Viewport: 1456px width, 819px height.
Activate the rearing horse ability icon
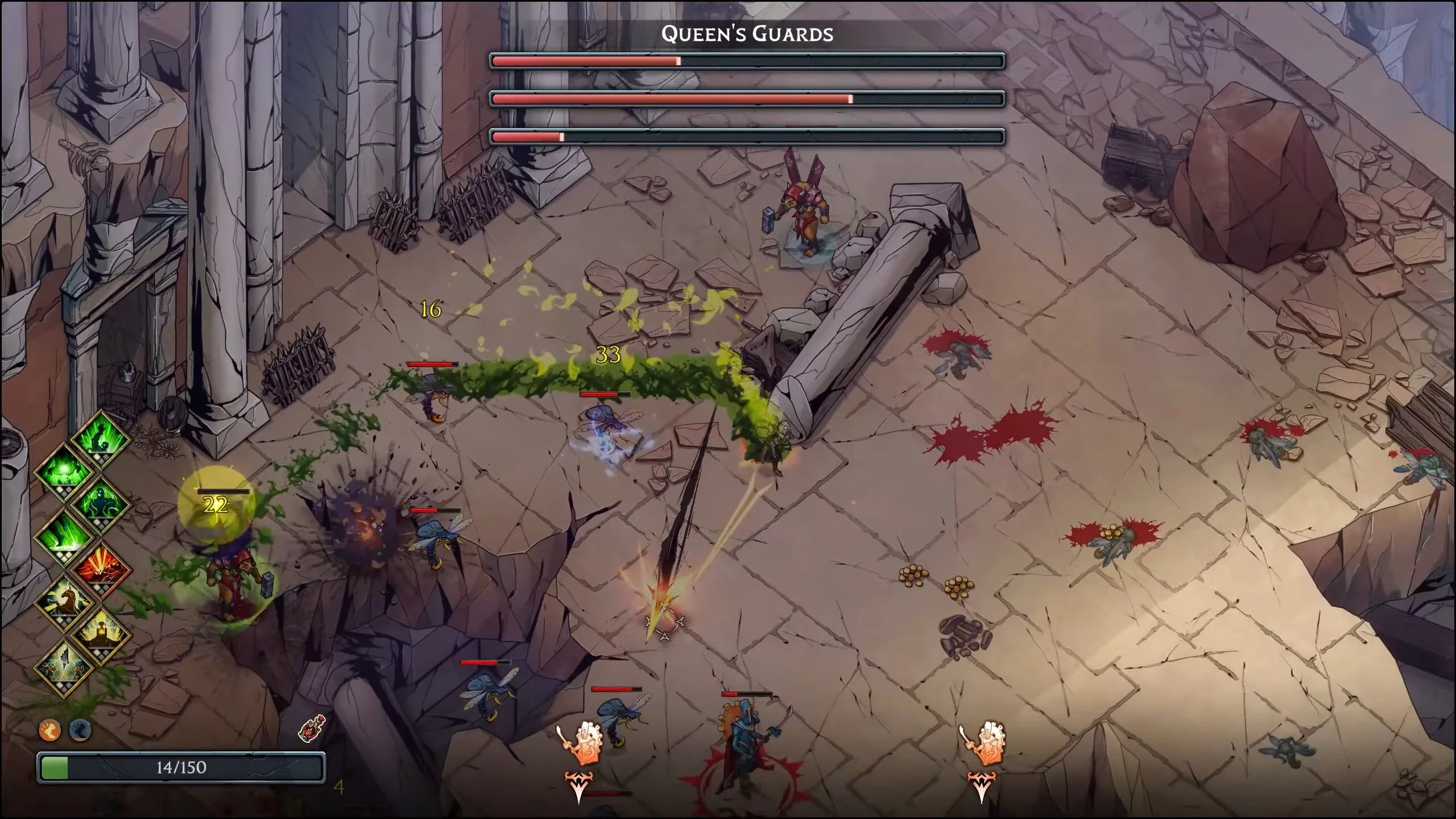click(64, 601)
